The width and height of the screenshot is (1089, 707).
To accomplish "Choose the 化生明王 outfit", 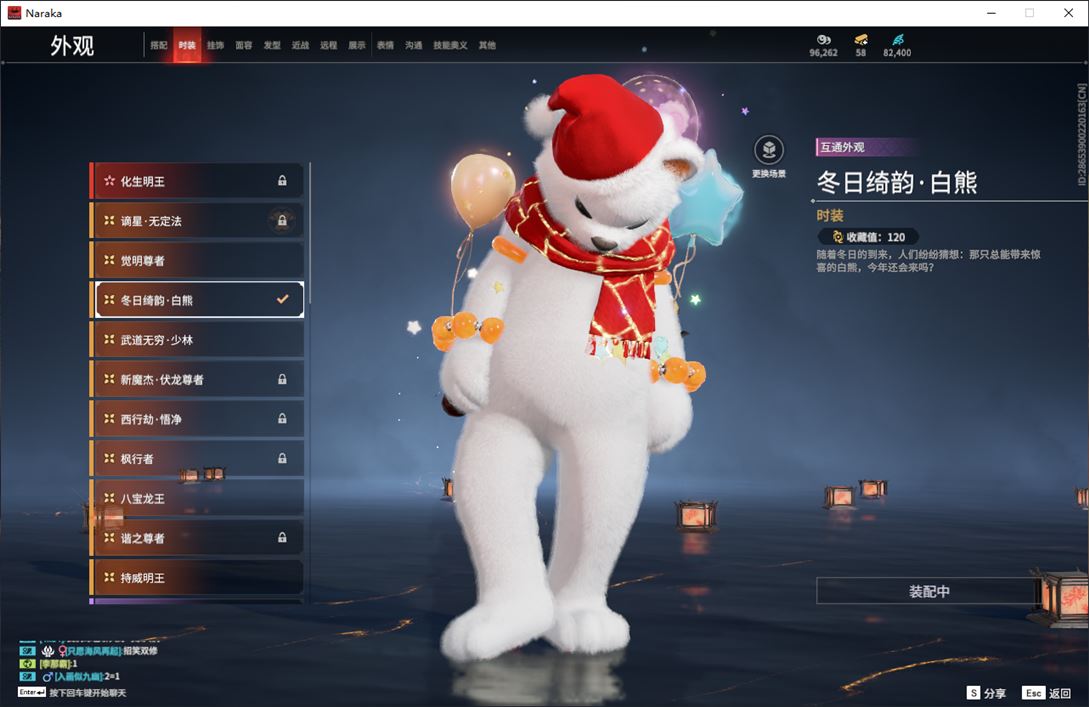I will click(197, 181).
